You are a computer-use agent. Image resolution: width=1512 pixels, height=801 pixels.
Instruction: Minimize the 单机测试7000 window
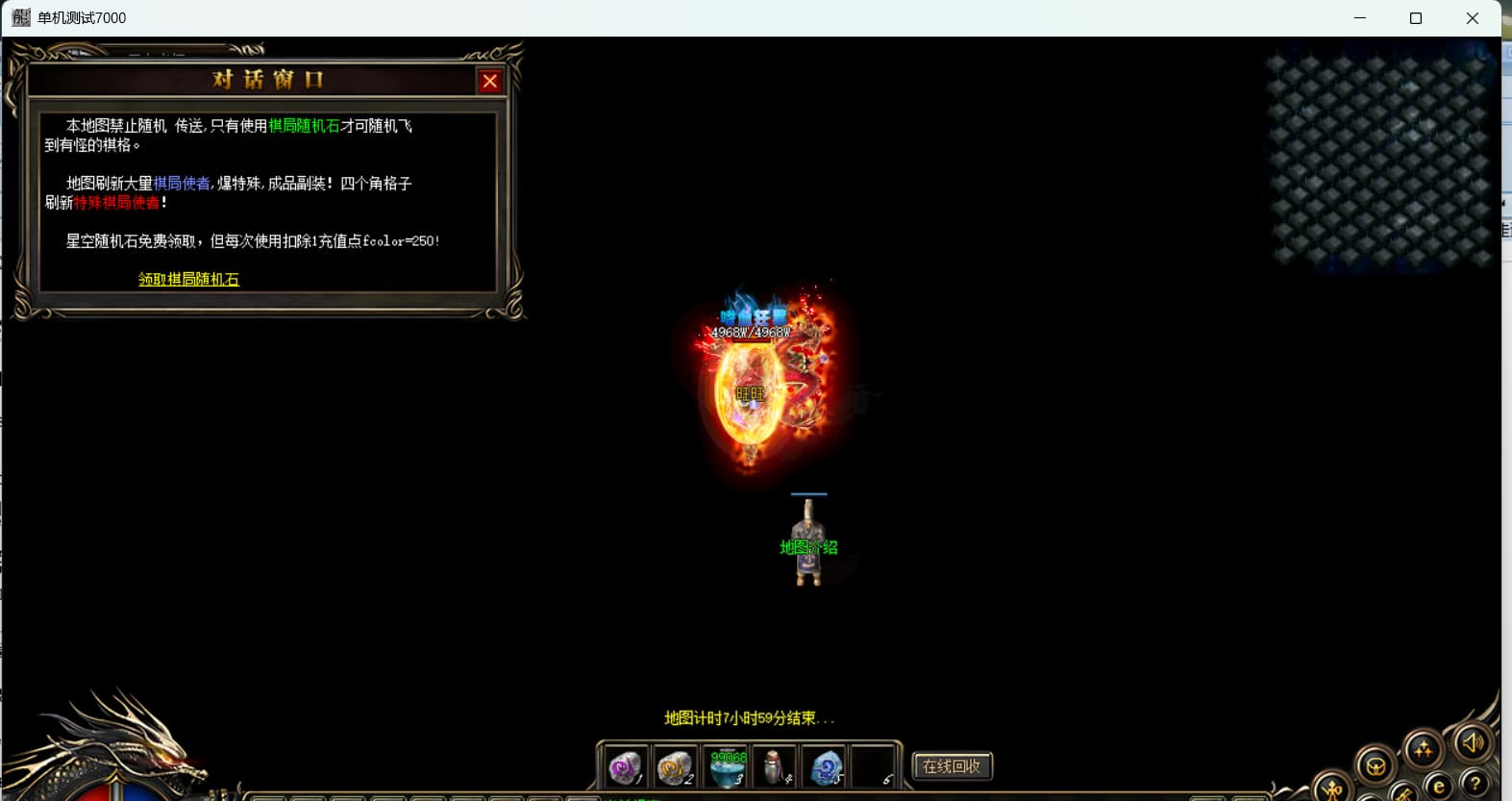[x=1360, y=18]
